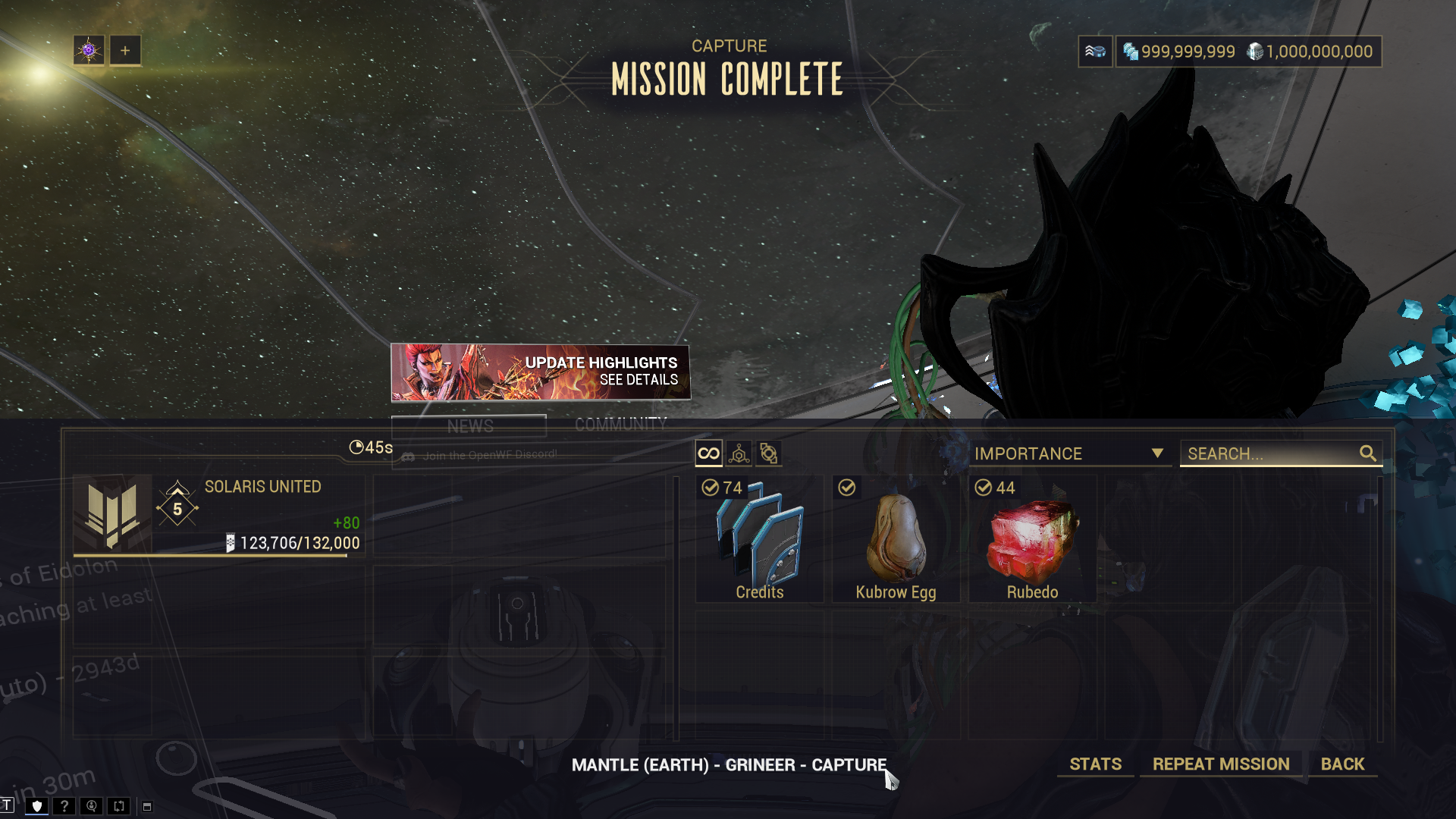This screenshot has height=819, width=1456.
Task: Select the Credits reward tile
Action: pyautogui.click(x=759, y=539)
